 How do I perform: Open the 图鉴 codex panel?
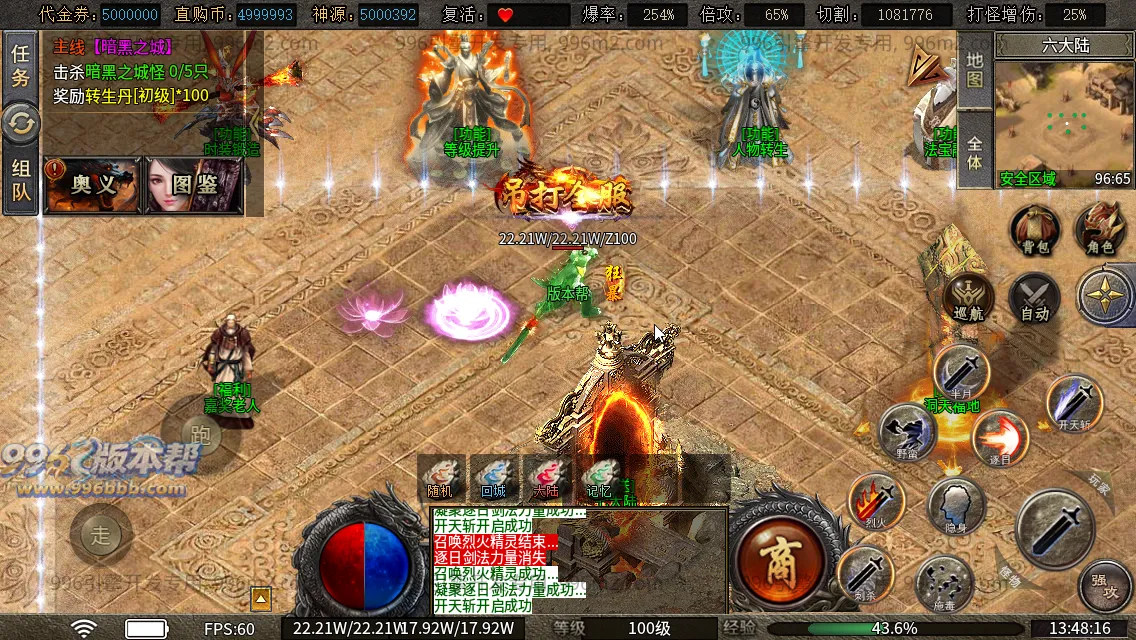pyautogui.click(x=194, y=185)
